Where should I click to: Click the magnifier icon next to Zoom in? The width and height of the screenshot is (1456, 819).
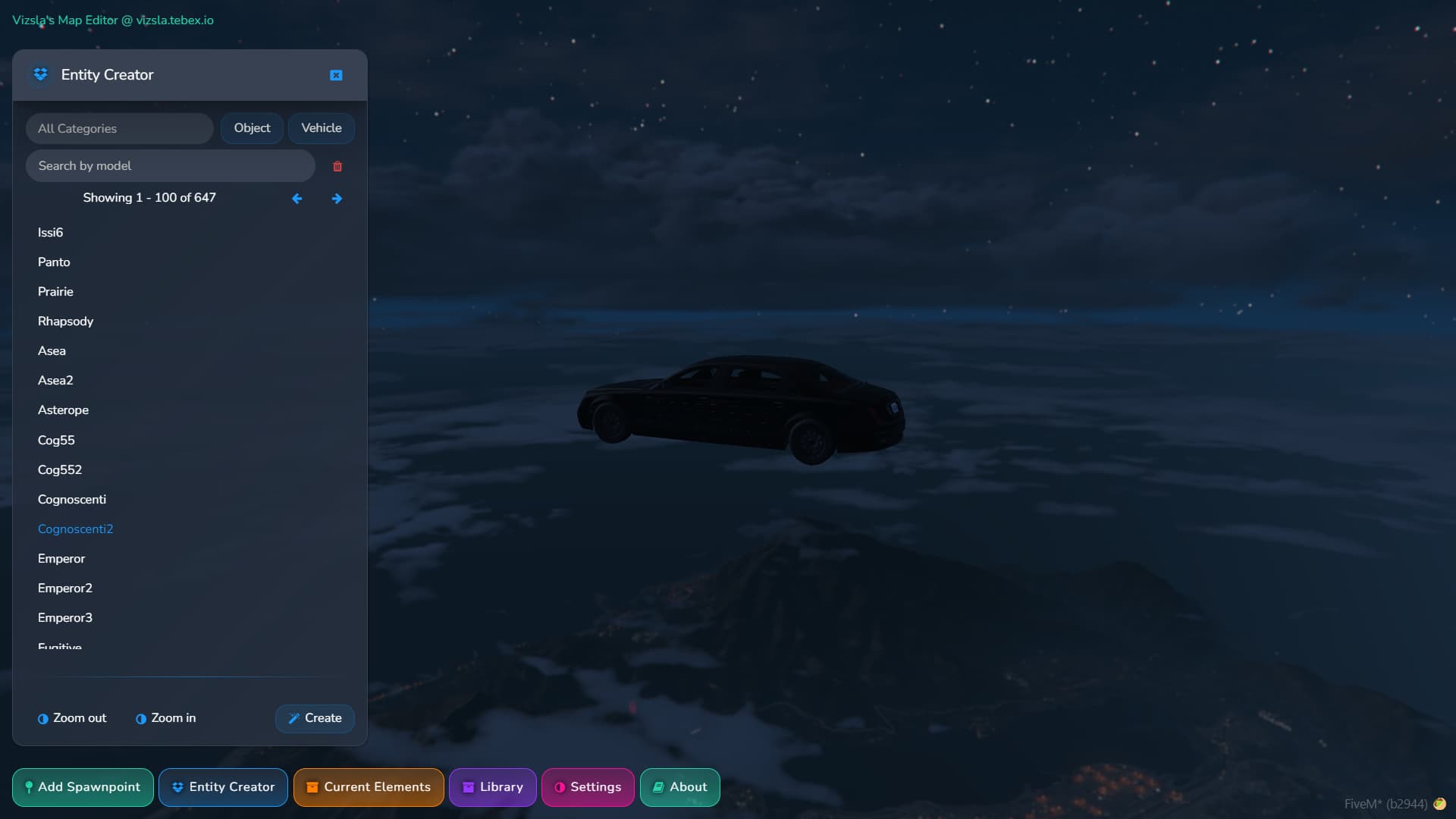pyautogui.click(x=140, y=718)
